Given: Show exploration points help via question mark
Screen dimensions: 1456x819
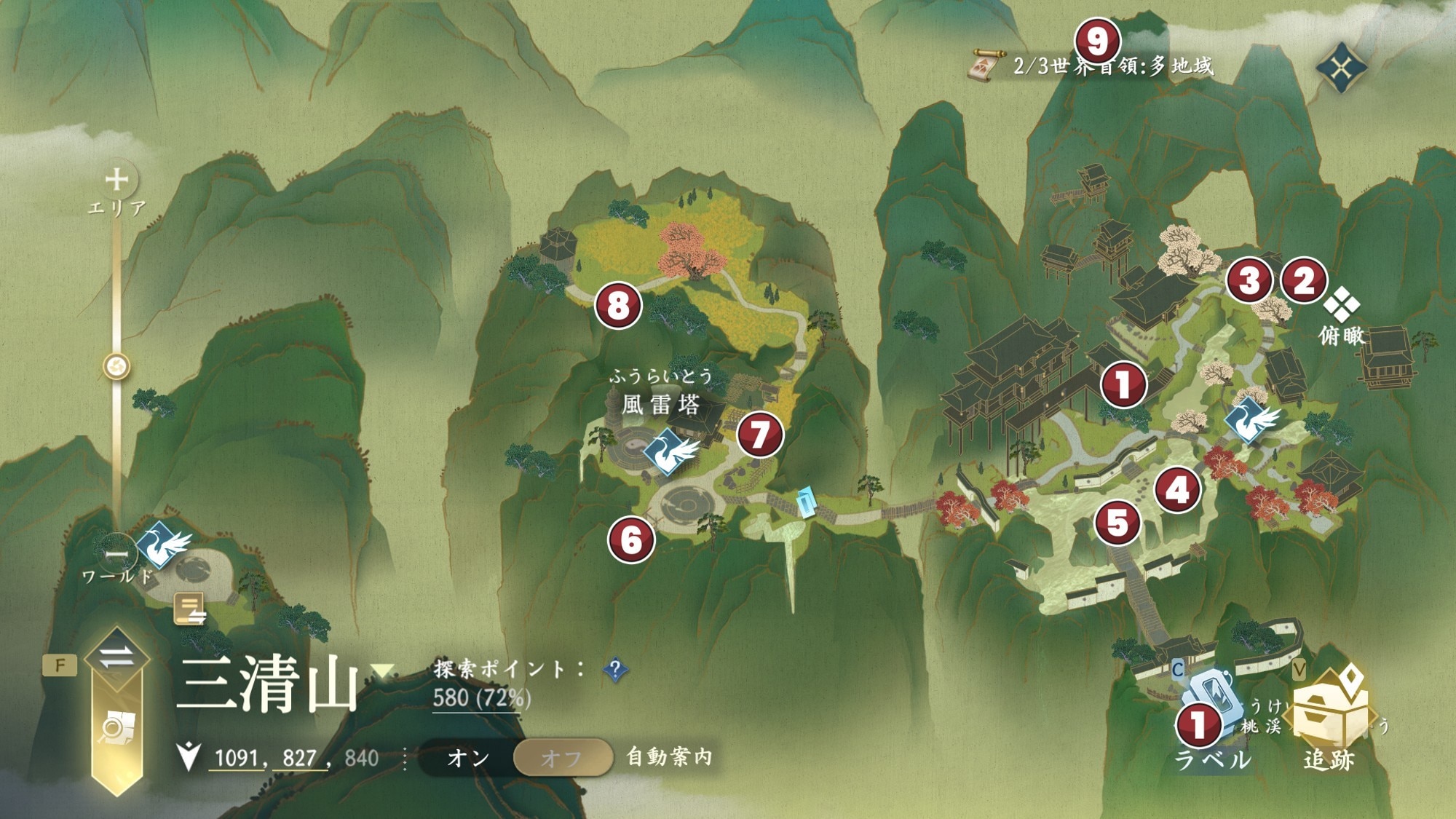Looking at the screenshot, I should pyautogui.click(x=615, y=669).
